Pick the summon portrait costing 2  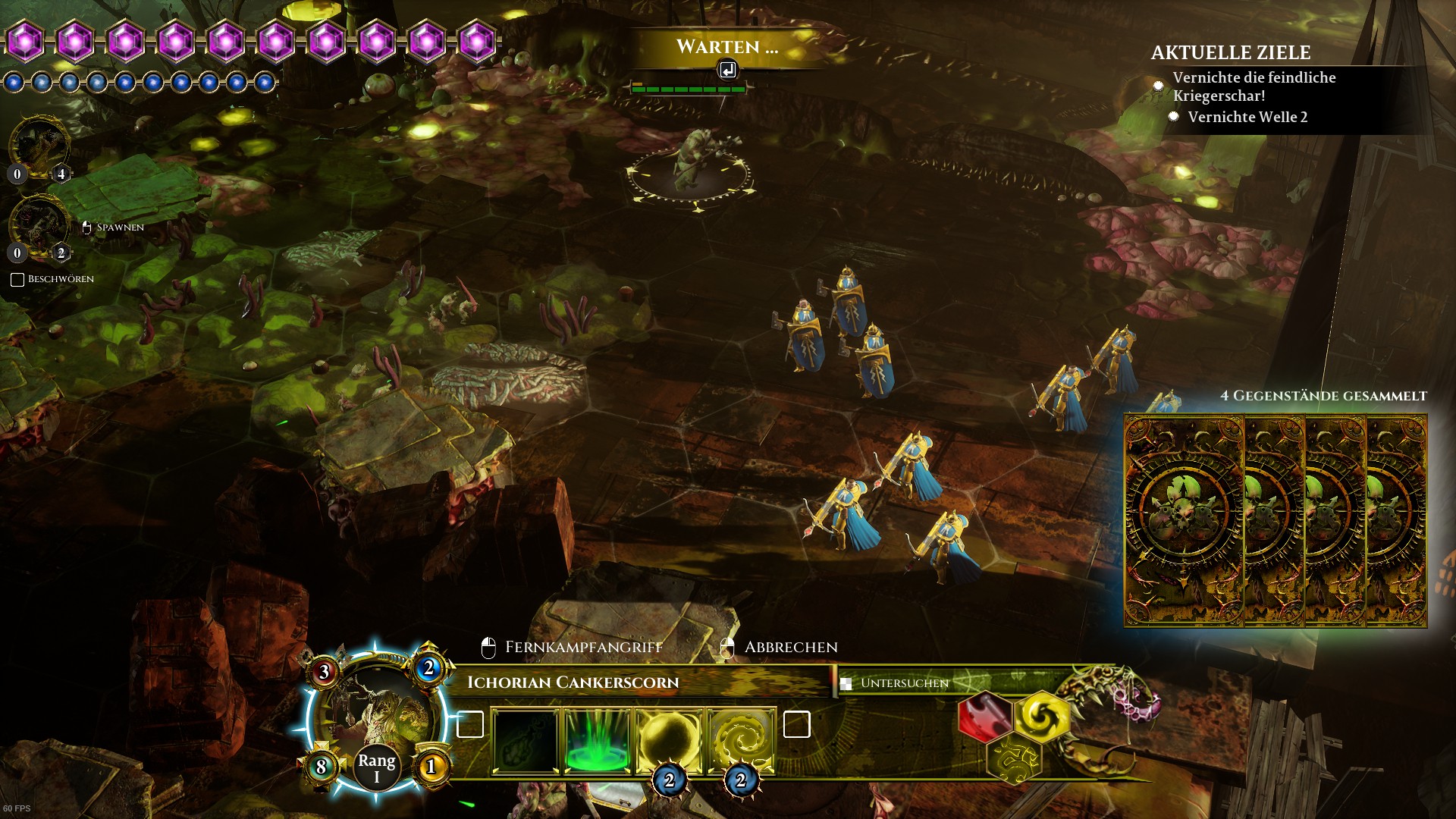tap(39, 225)
